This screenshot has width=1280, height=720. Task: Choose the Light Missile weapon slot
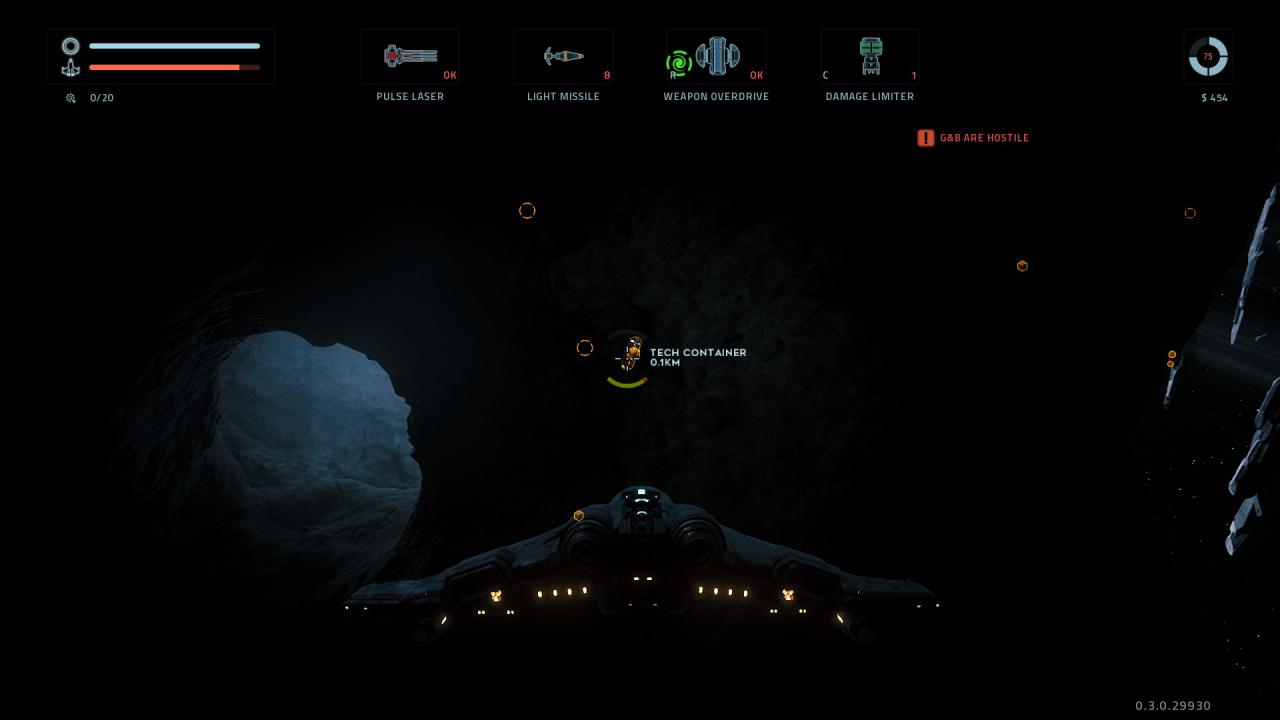point(563,57)
